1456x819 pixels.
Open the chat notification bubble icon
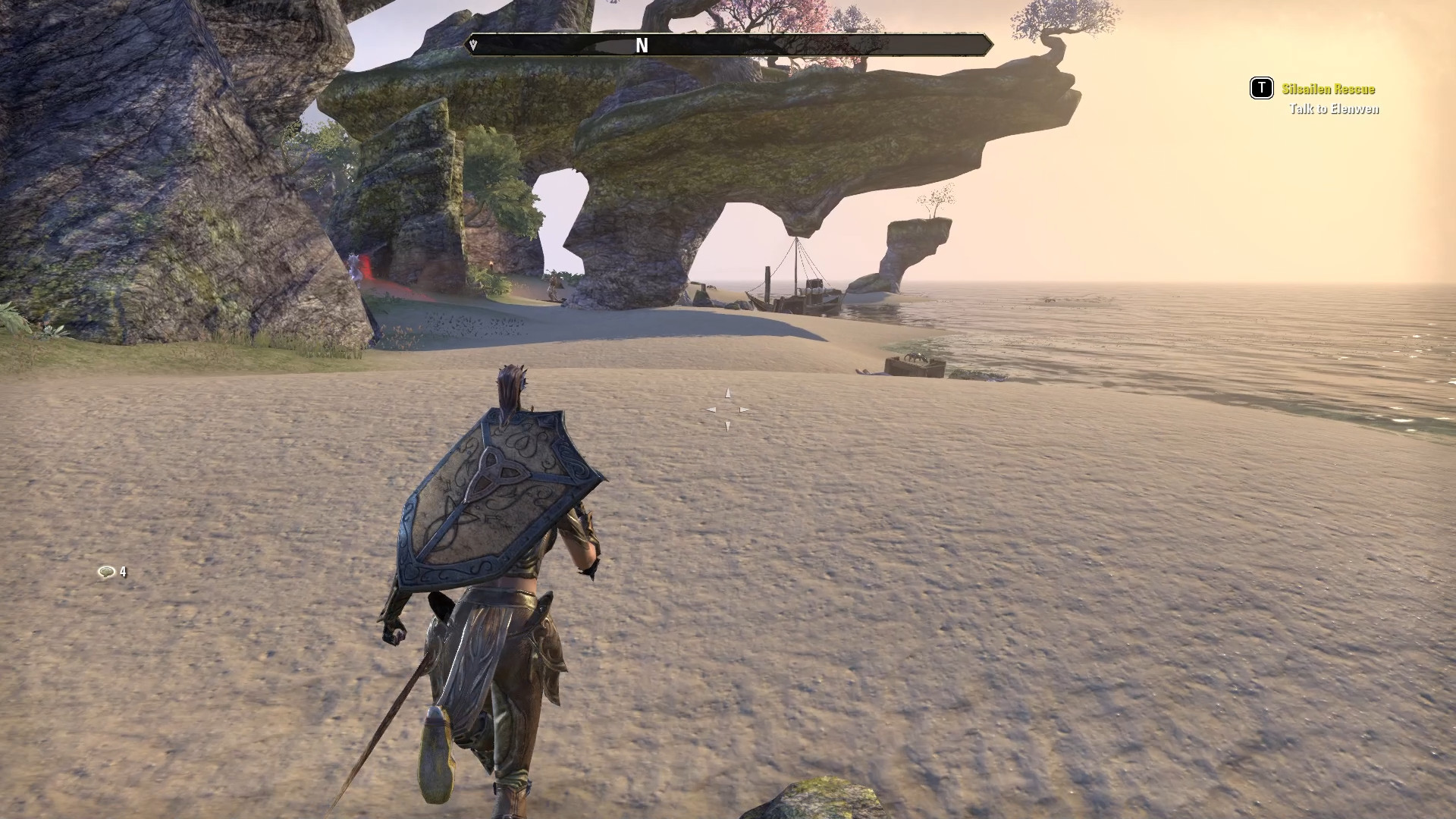pos(106,573)
